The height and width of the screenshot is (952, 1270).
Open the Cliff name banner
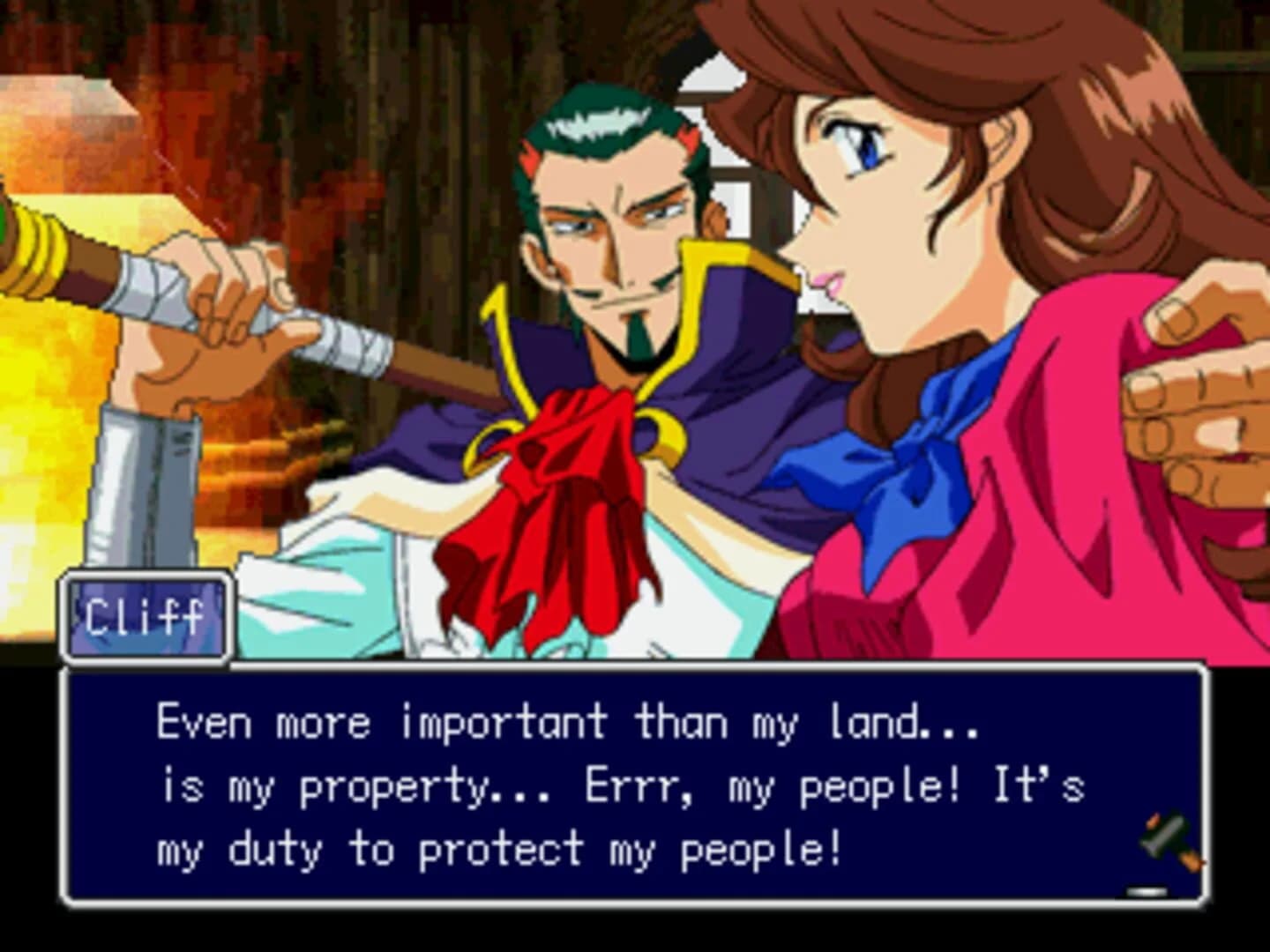pyautogui.click(x=146, y=615)
